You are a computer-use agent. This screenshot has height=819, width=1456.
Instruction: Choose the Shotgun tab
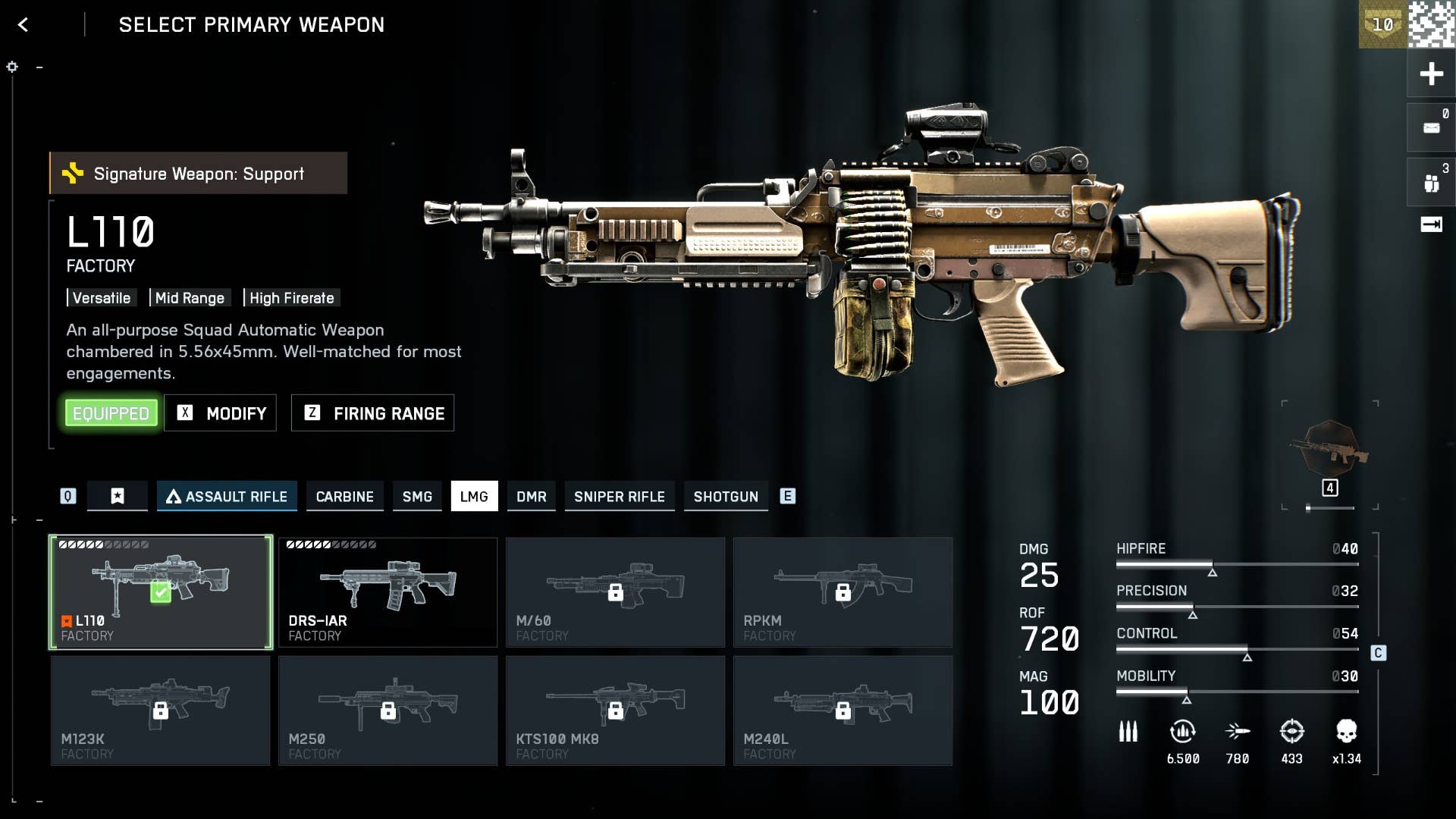pos(726,497)
